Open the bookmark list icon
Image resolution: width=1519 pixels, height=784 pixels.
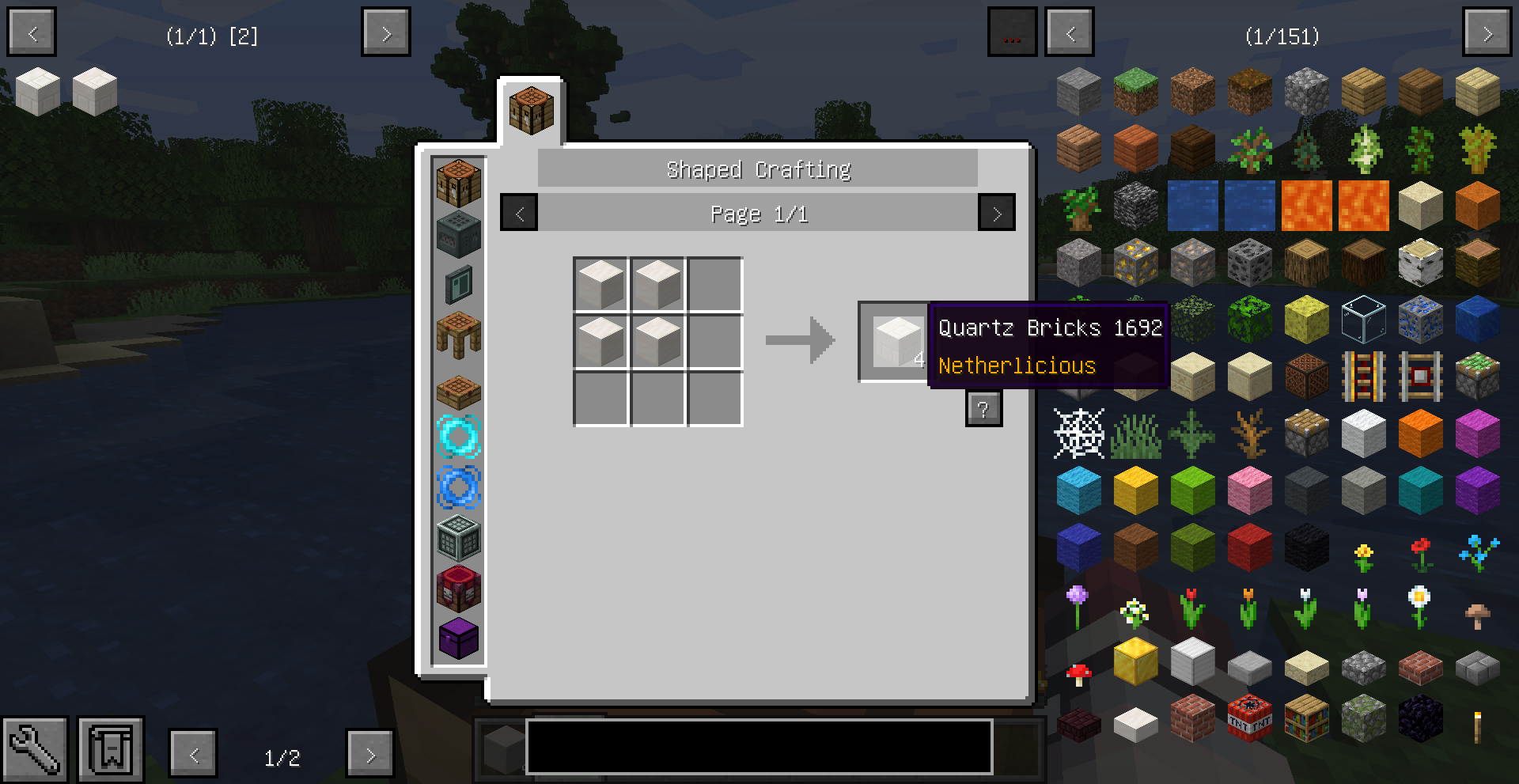coord(110,748)
